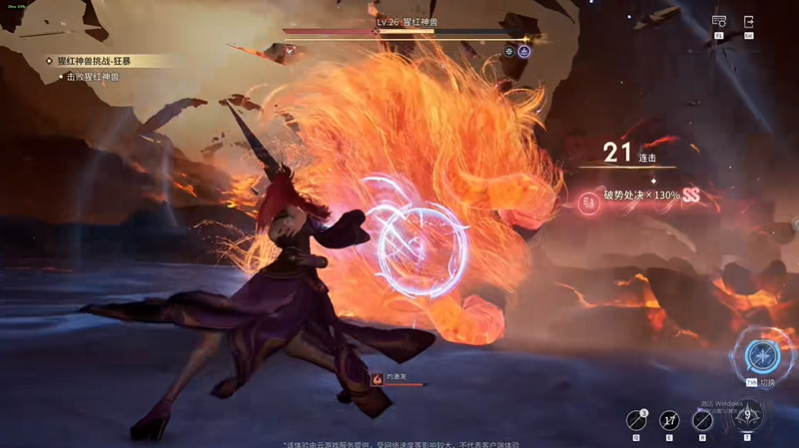This screenshot has width=799, height=448.
Task: Activate the skill icon with badge 3
Action: click(x=636, y=420)
